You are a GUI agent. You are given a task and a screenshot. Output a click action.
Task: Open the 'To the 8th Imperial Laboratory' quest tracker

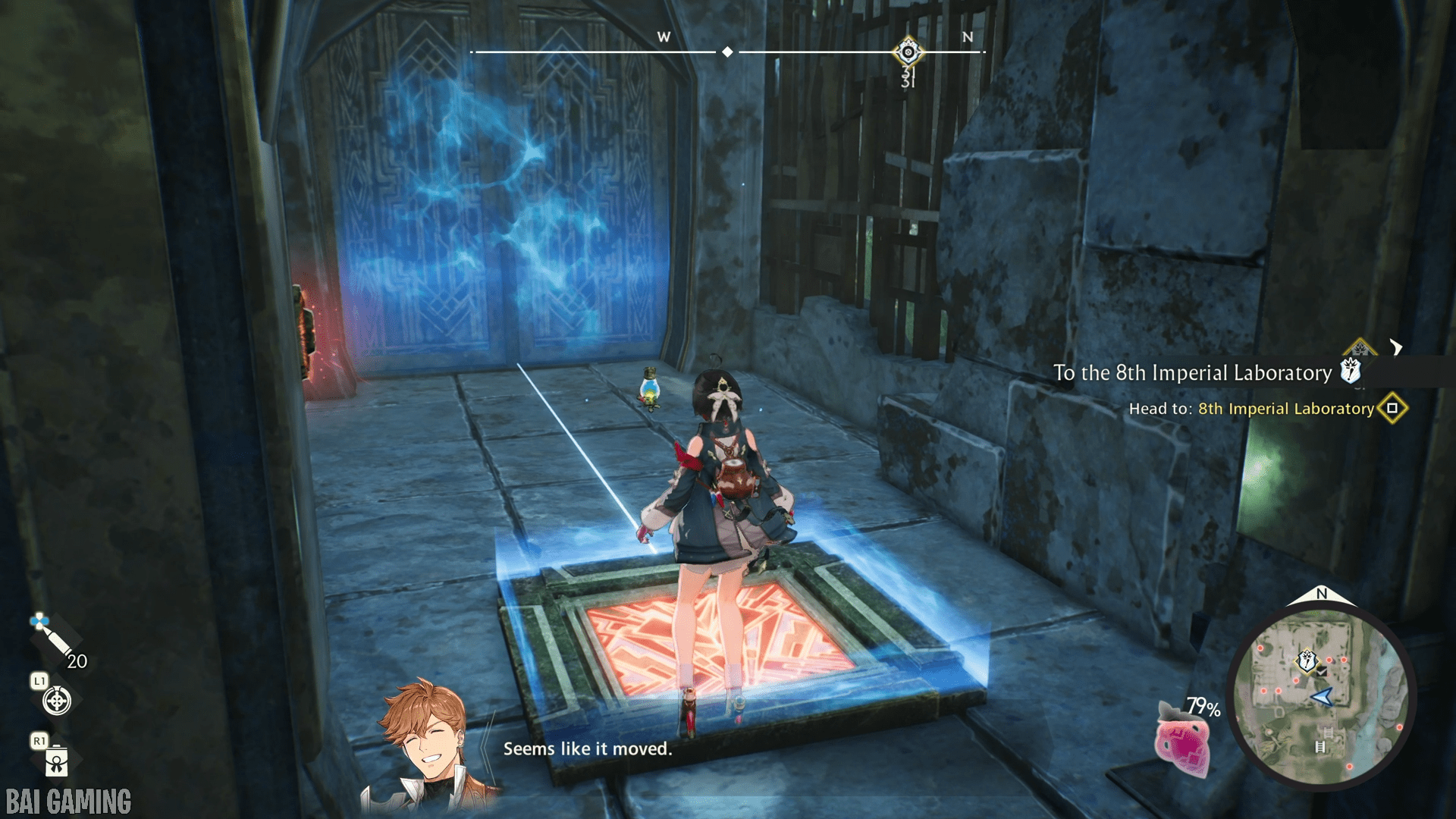coord(1192,372)
